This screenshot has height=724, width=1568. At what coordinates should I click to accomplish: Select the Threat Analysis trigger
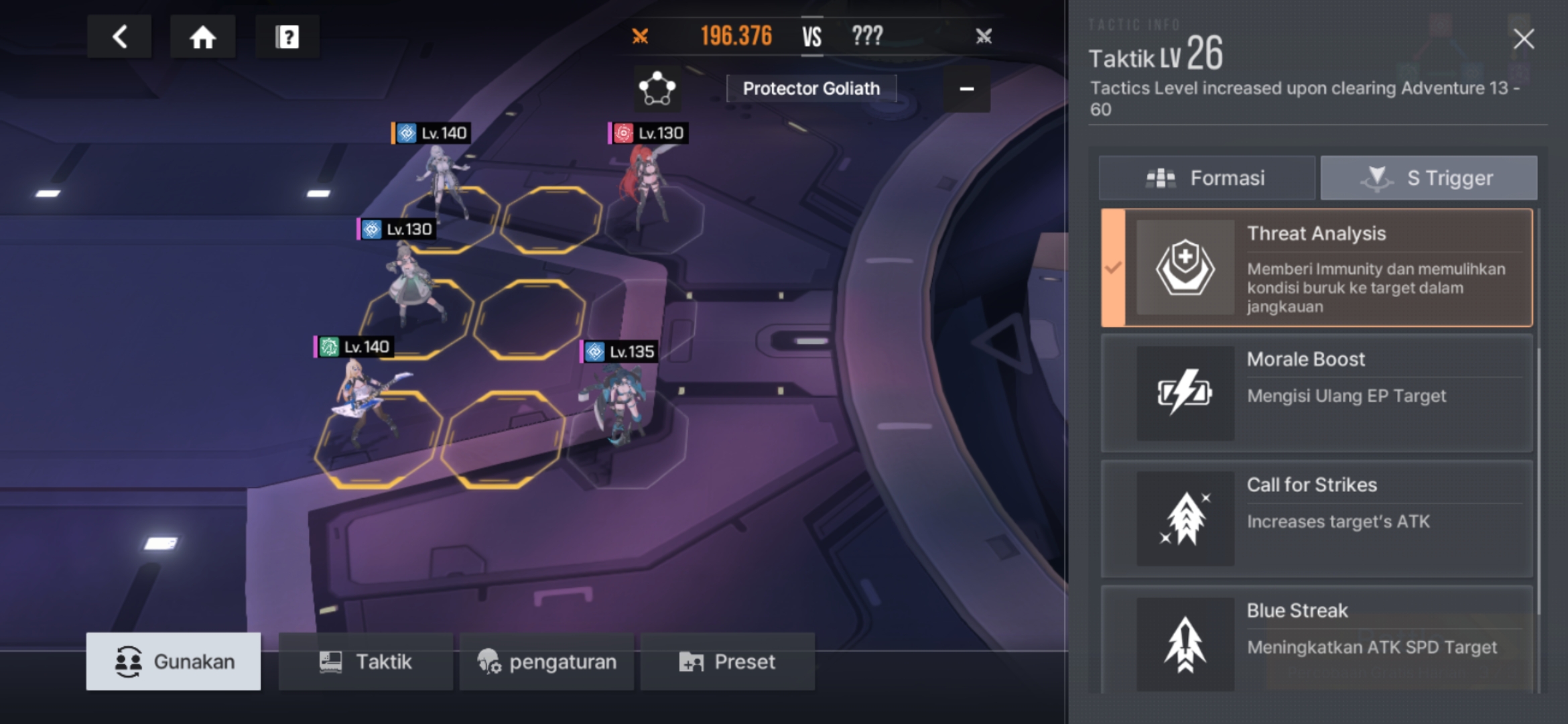(1317, 268)
